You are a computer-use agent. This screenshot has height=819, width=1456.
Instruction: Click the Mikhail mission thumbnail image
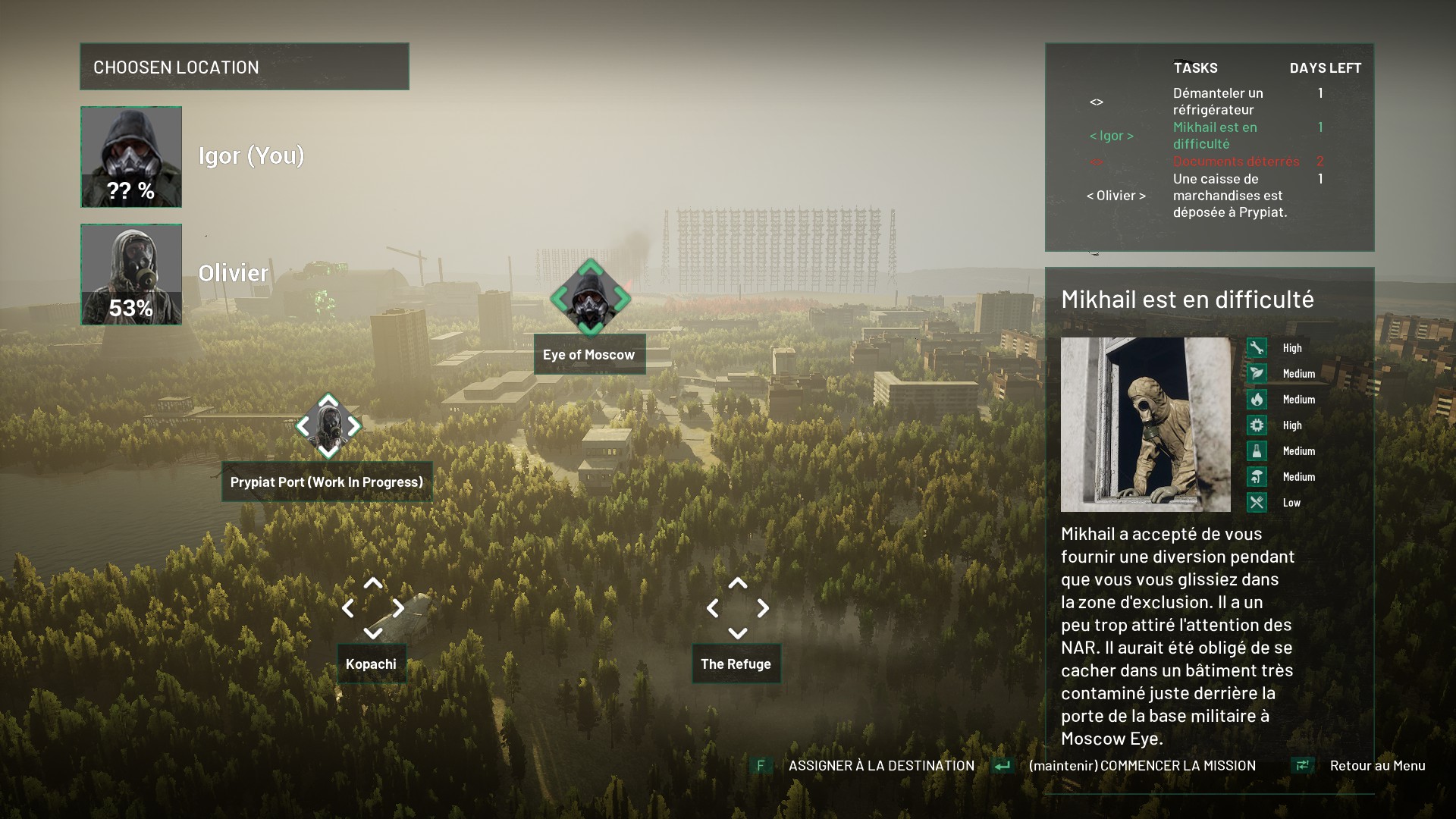1145,425
